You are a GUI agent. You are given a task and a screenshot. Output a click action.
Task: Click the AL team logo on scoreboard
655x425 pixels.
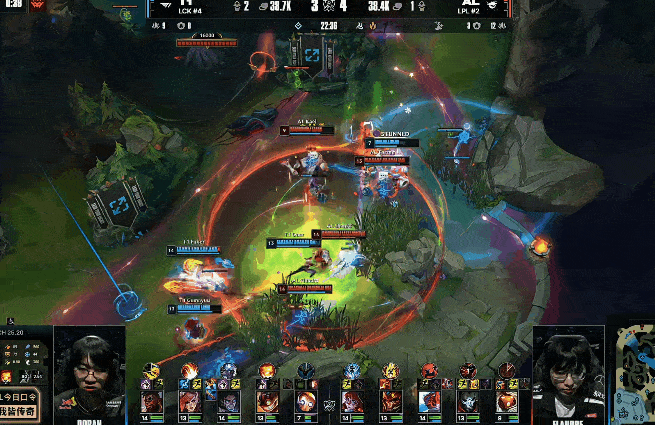[x=491, y=6]
